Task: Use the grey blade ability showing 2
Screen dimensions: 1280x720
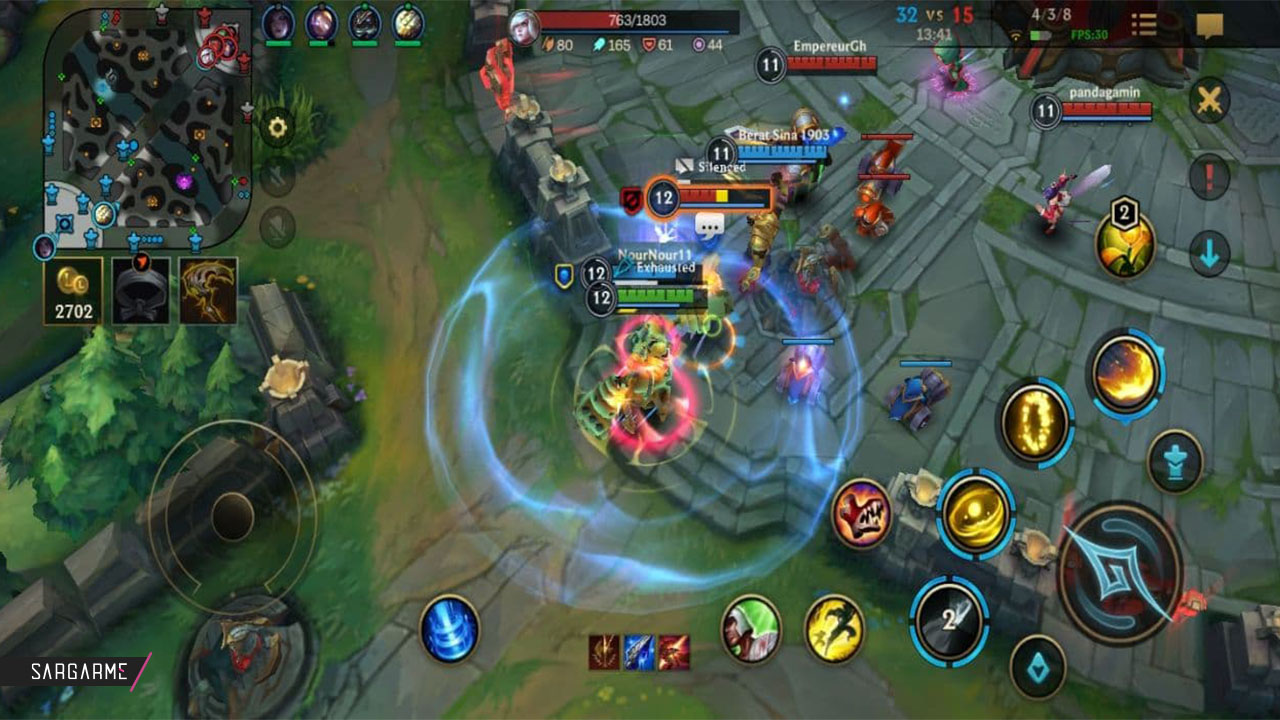Action: coord(949,621)
